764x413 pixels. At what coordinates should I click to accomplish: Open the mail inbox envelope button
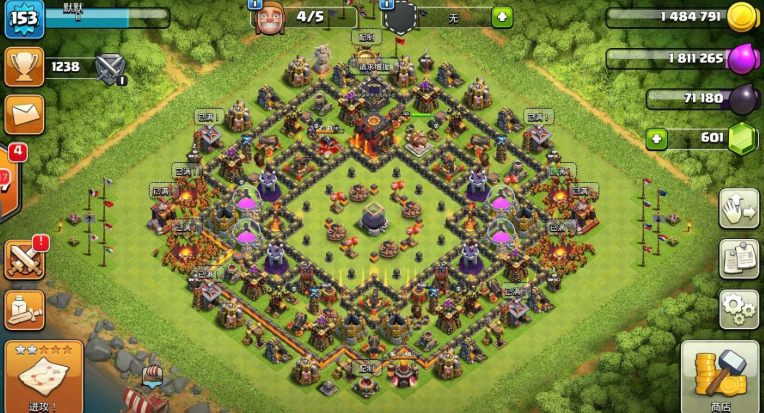[x=23, y=113]
